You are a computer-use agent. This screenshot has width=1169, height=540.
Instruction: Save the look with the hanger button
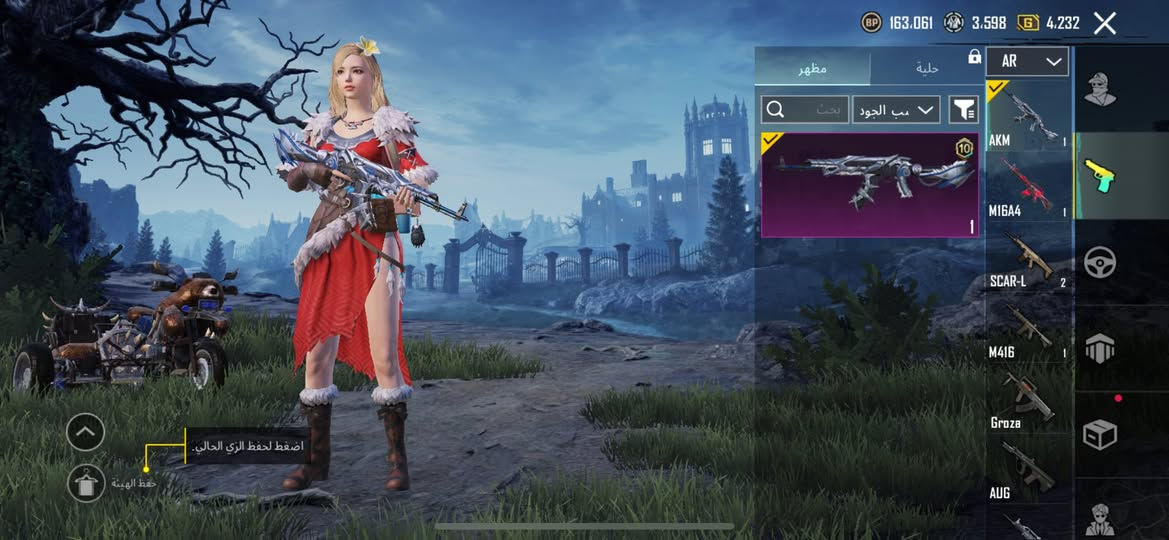[x=86, y=484]
